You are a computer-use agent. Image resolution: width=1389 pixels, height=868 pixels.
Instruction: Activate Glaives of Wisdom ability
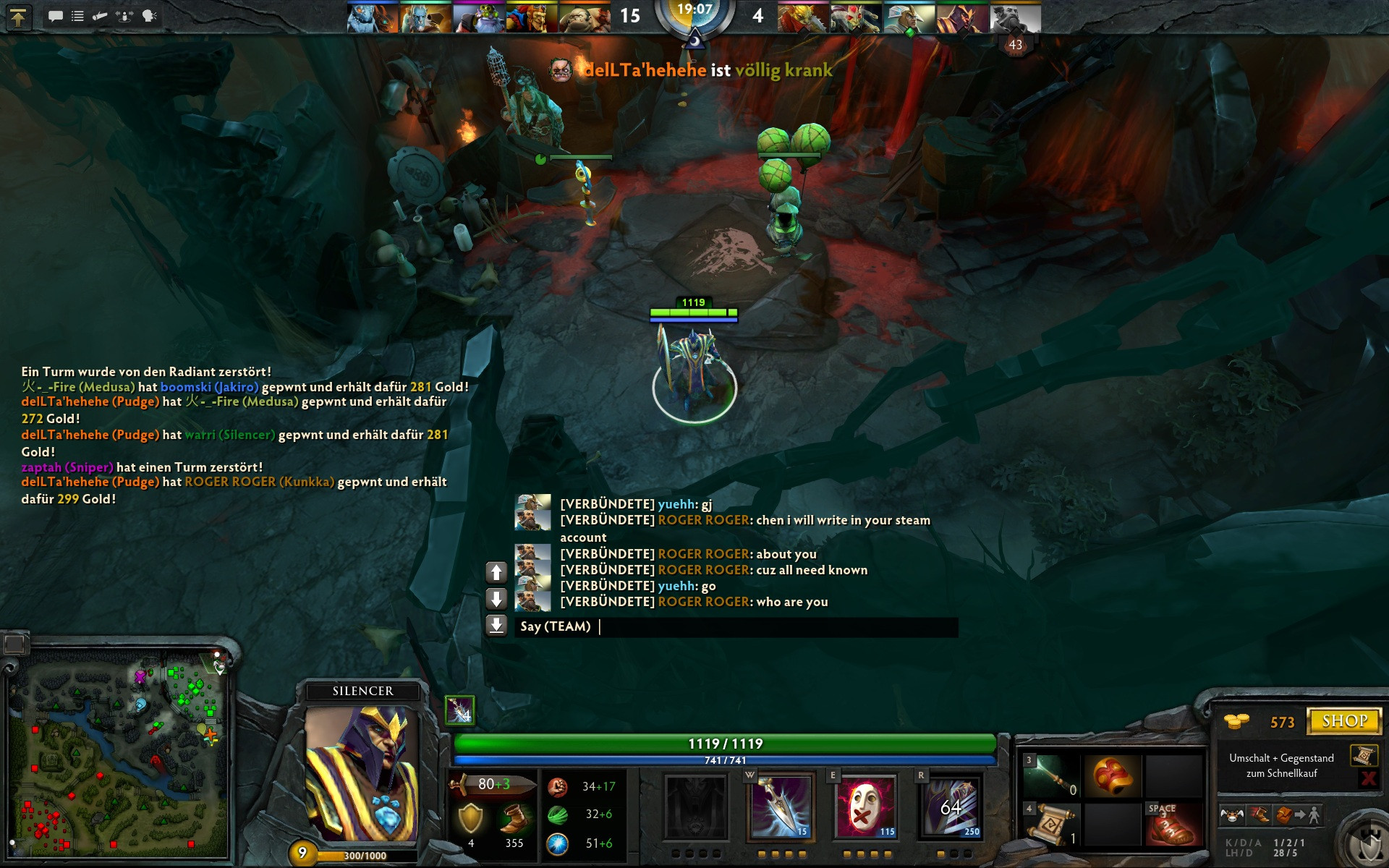(781, 807)
